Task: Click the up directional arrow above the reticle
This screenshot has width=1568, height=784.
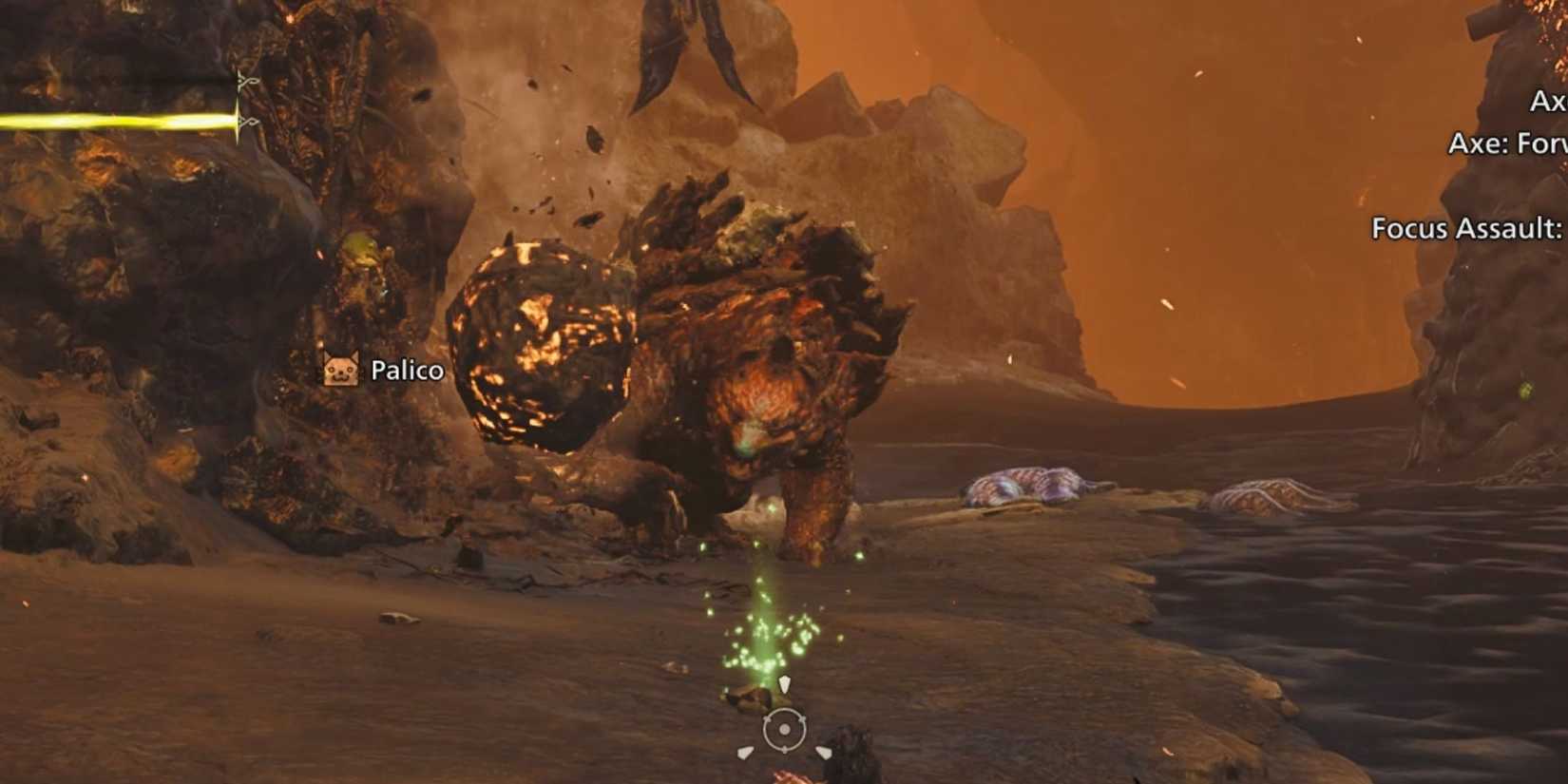Action: click(x=785, y=682)
